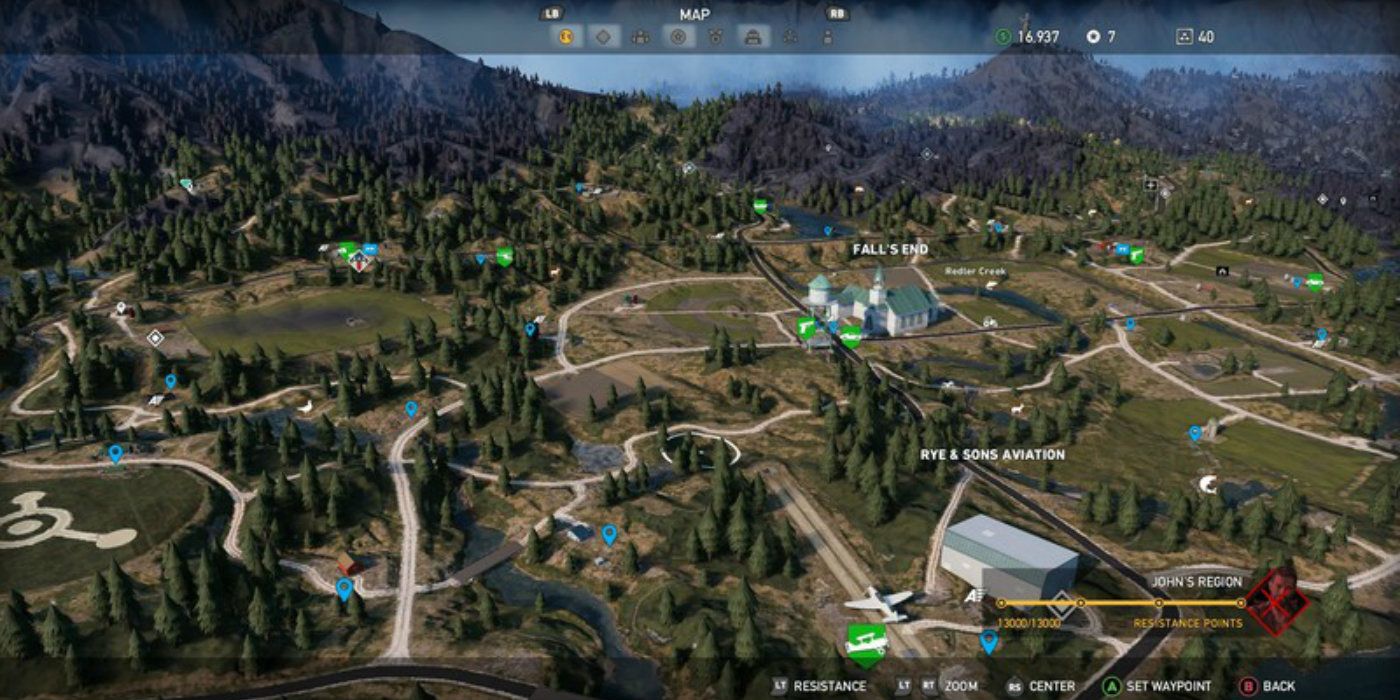Click the white fish fishing spot marker
This screenshot has height=700, width=1400.
(1208, 484)
